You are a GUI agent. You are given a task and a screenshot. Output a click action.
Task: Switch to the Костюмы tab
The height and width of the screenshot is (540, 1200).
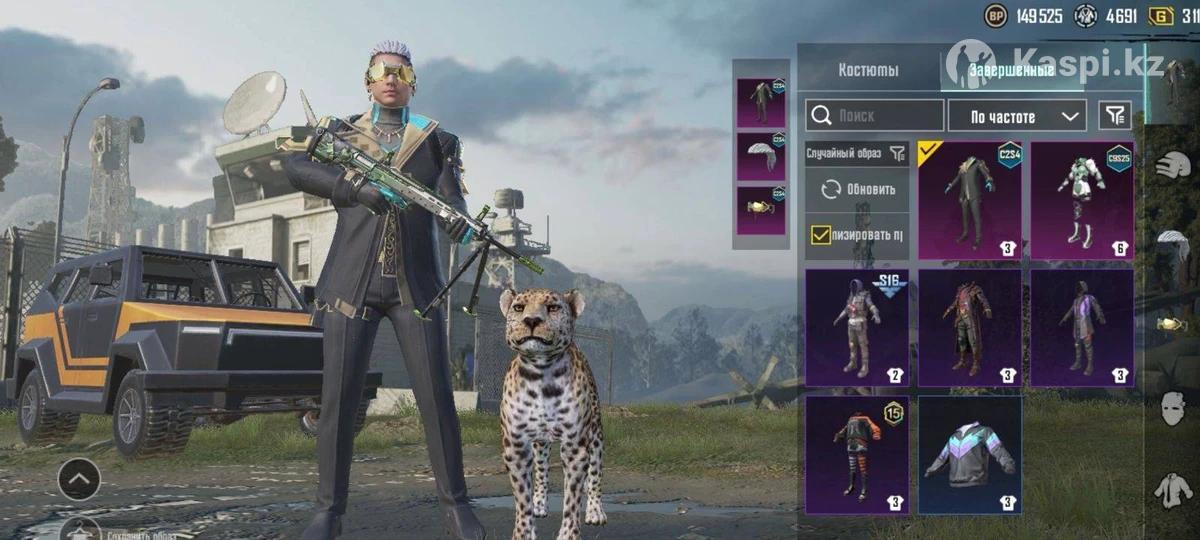click(x=868, y=70)
